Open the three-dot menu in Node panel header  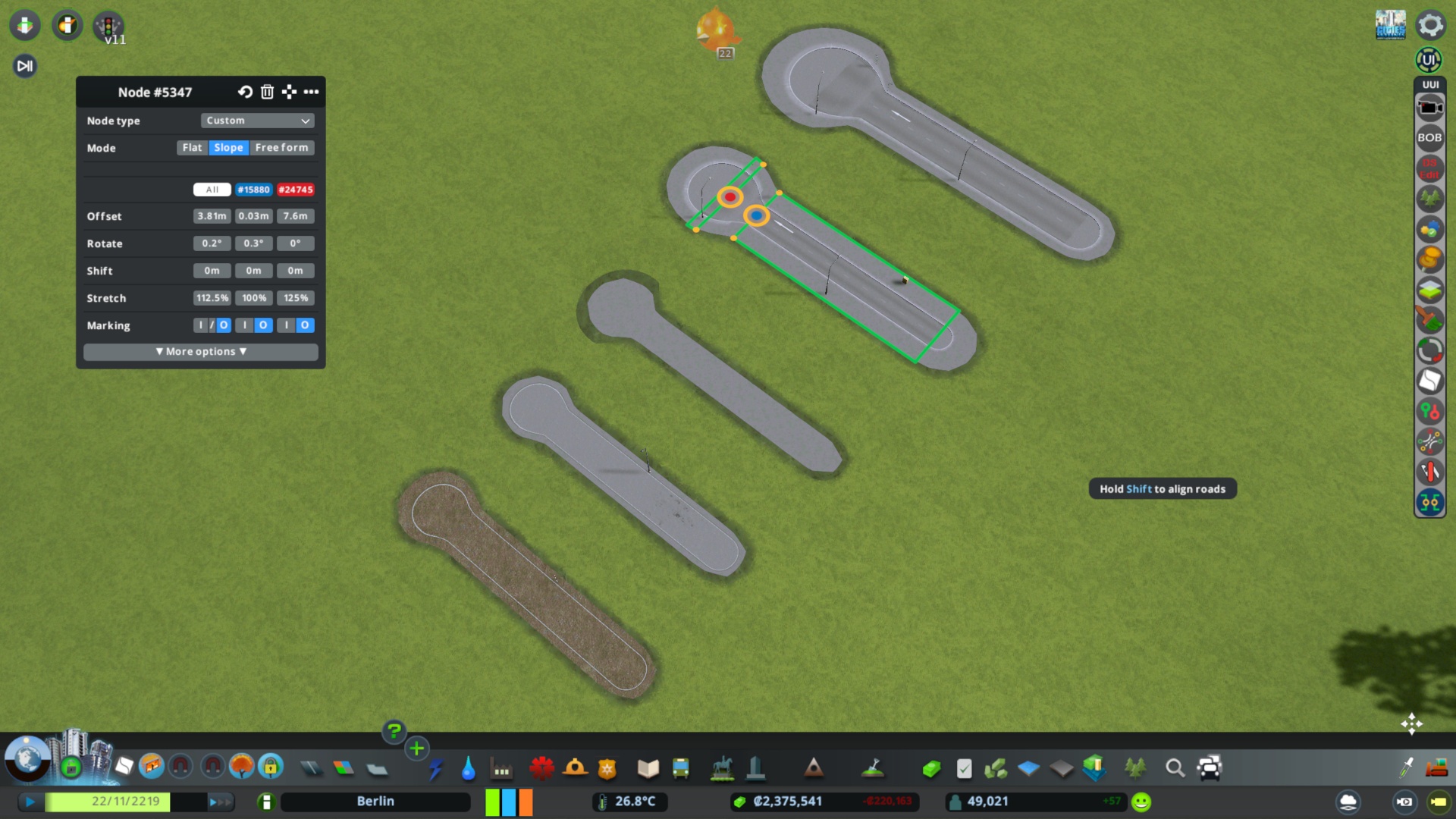pos(312,92)
